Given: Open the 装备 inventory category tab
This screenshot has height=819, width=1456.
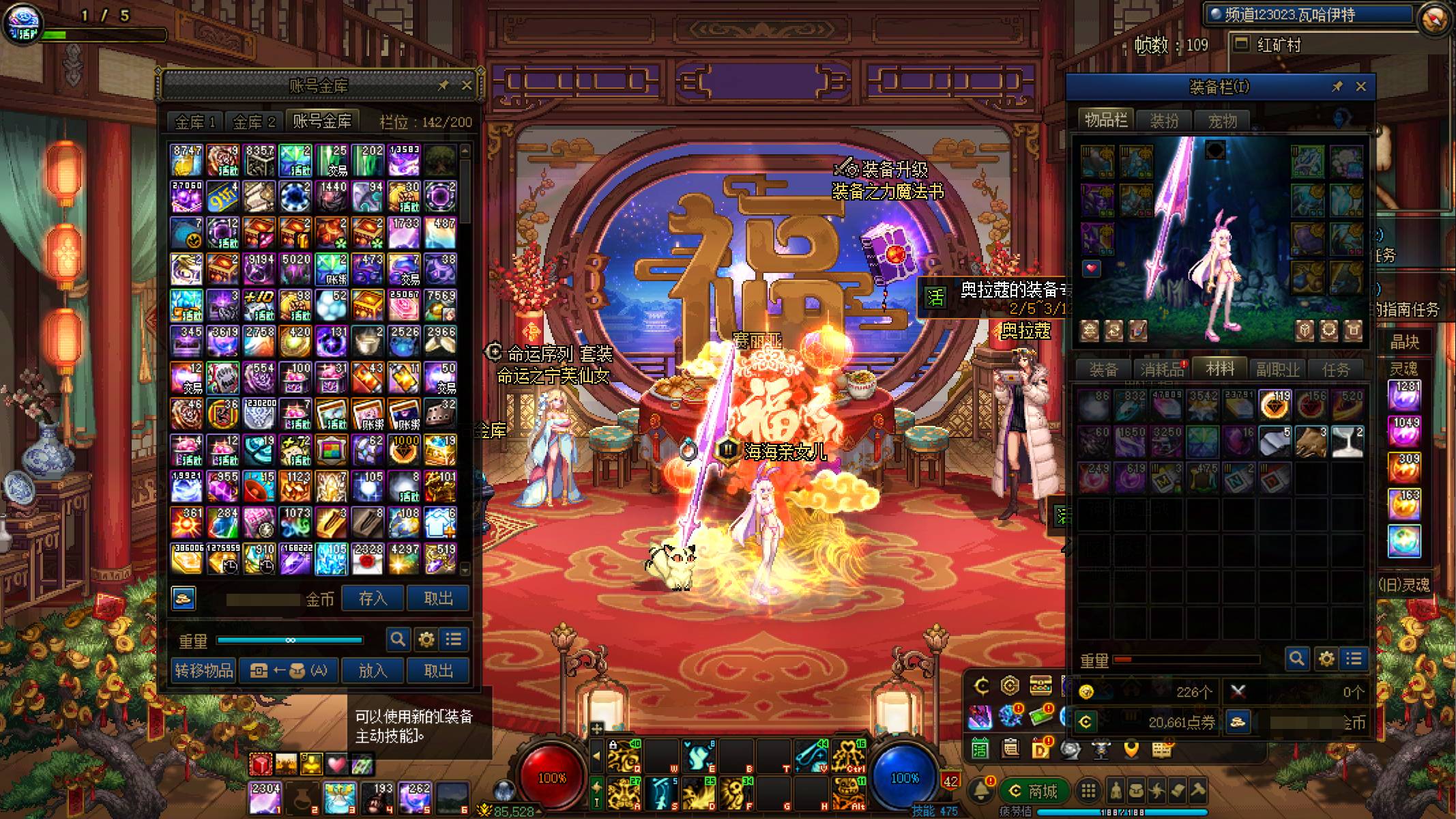Looking at the screenshot, I should pos(1103,370).
